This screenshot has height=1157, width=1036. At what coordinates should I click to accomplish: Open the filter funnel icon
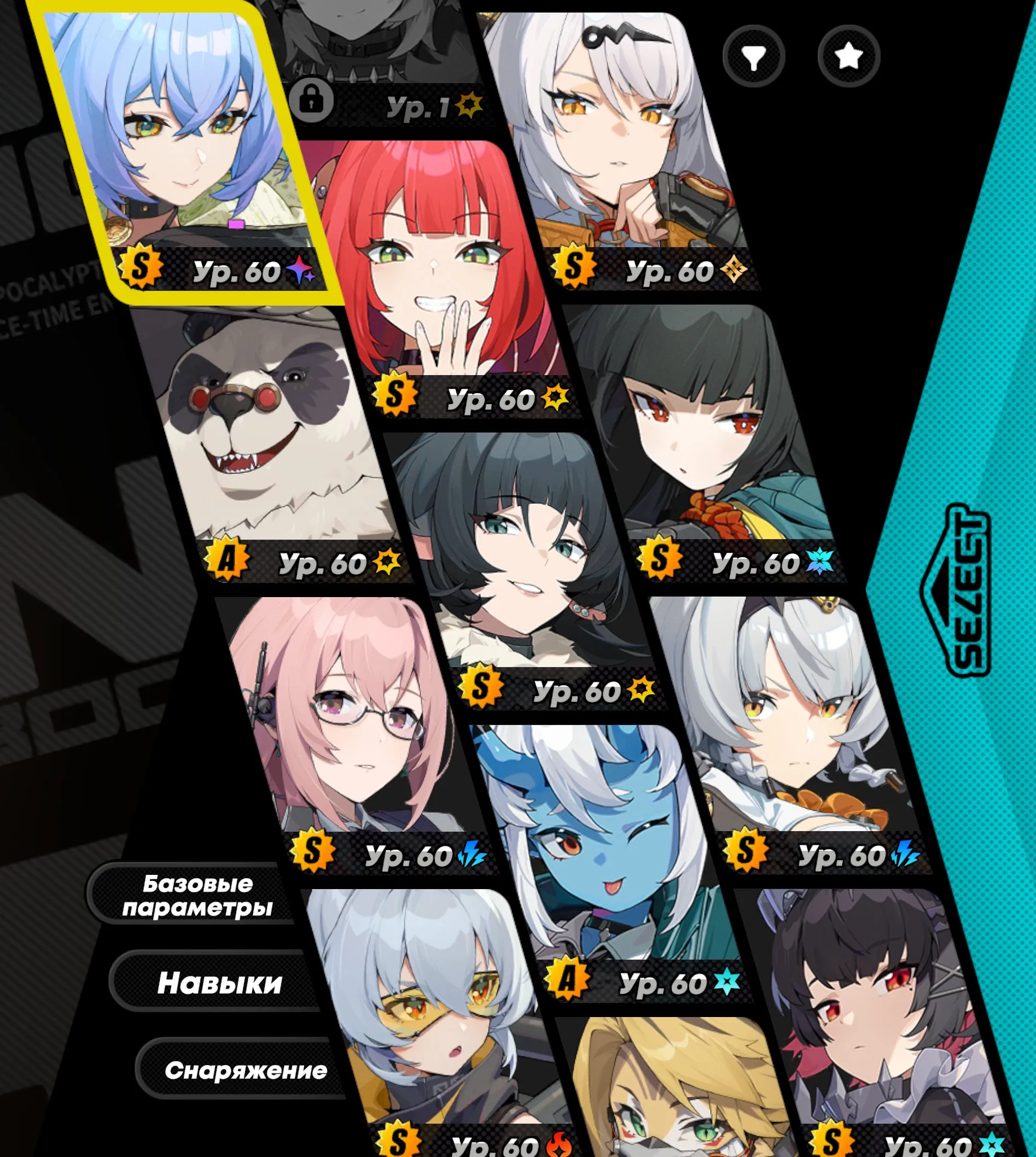tap(755, 54)
